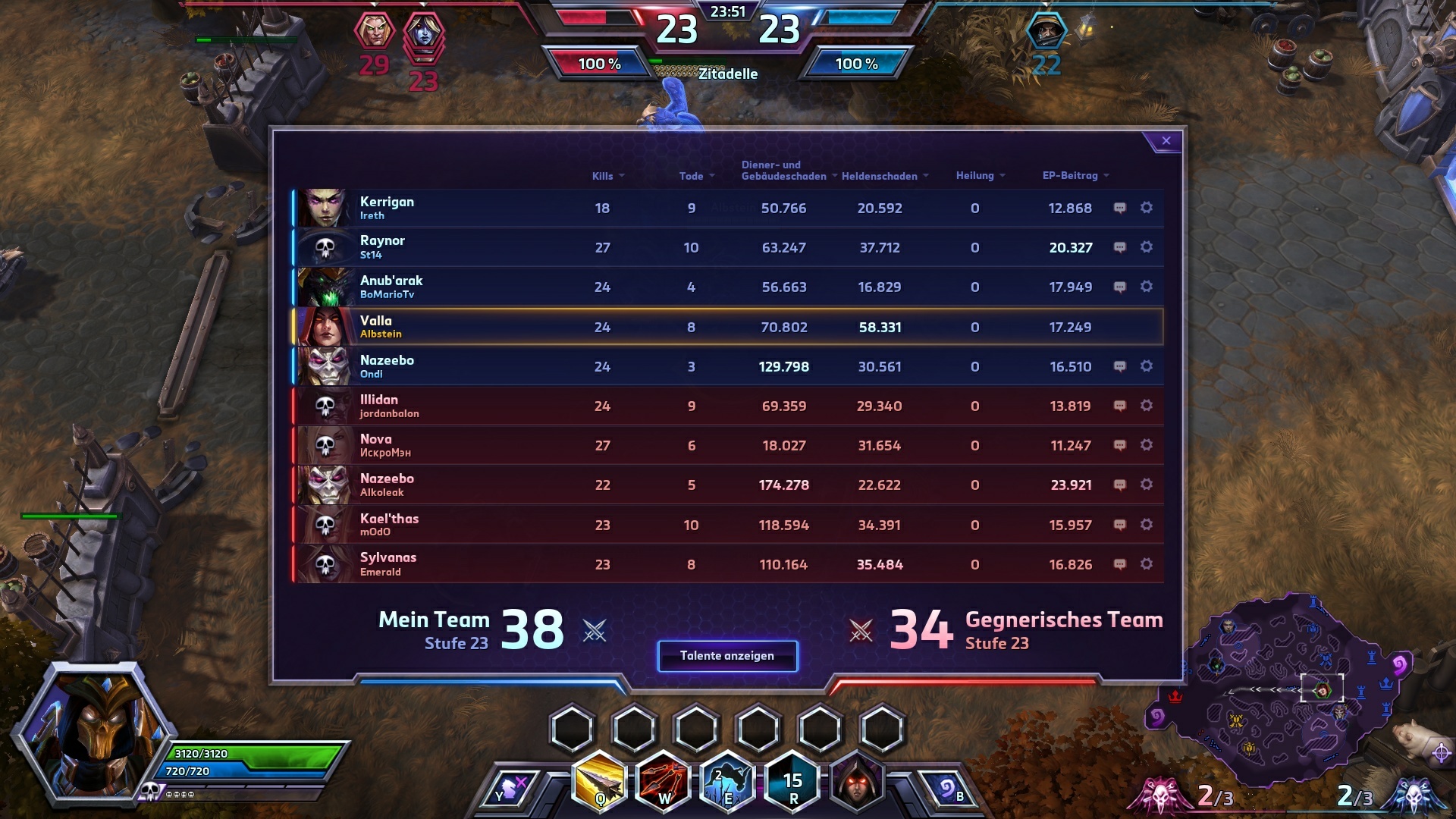Activate the B hearthstone button

click(x=948, y=789)
